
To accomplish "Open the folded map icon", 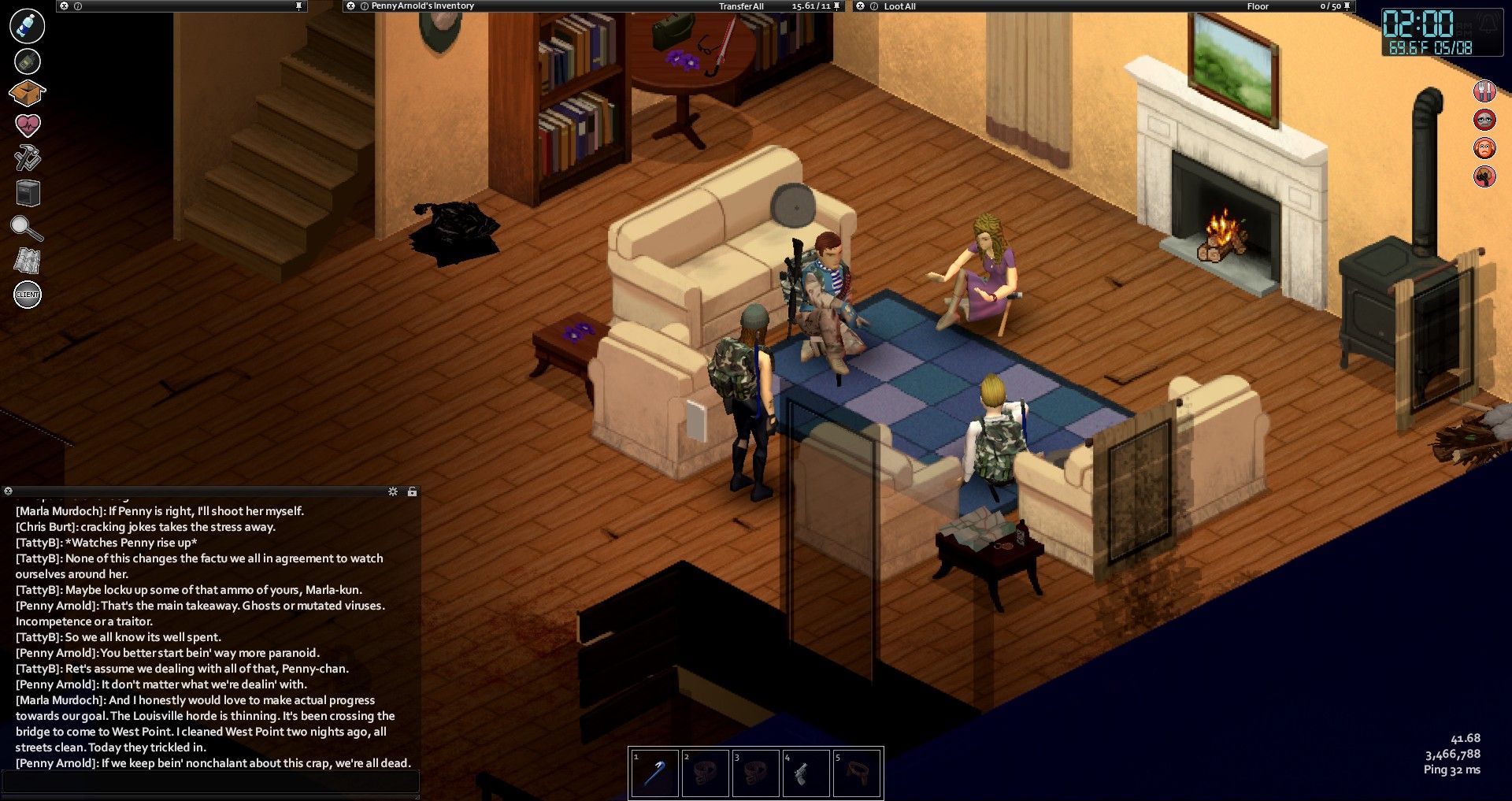I will click(x=28, y=261).
